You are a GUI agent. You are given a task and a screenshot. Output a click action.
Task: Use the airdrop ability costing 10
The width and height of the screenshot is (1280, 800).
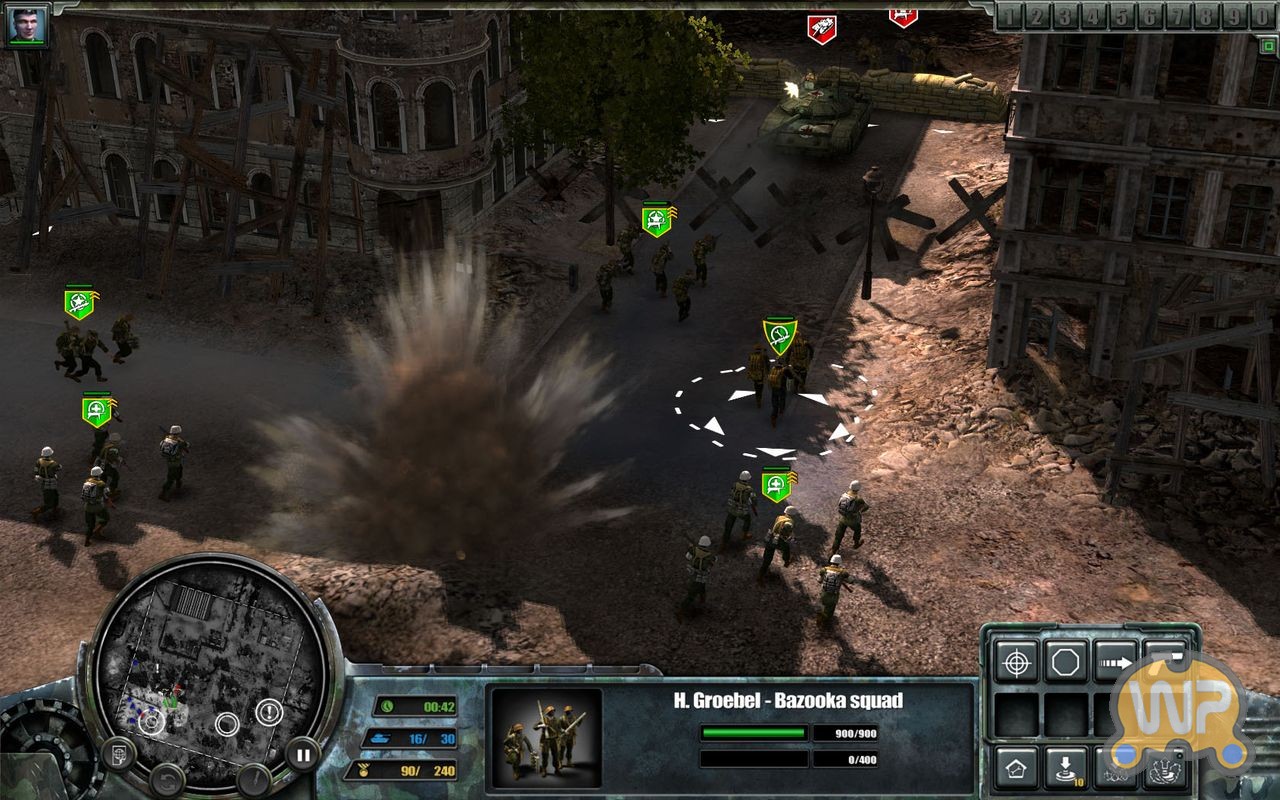pos(1066,768)
